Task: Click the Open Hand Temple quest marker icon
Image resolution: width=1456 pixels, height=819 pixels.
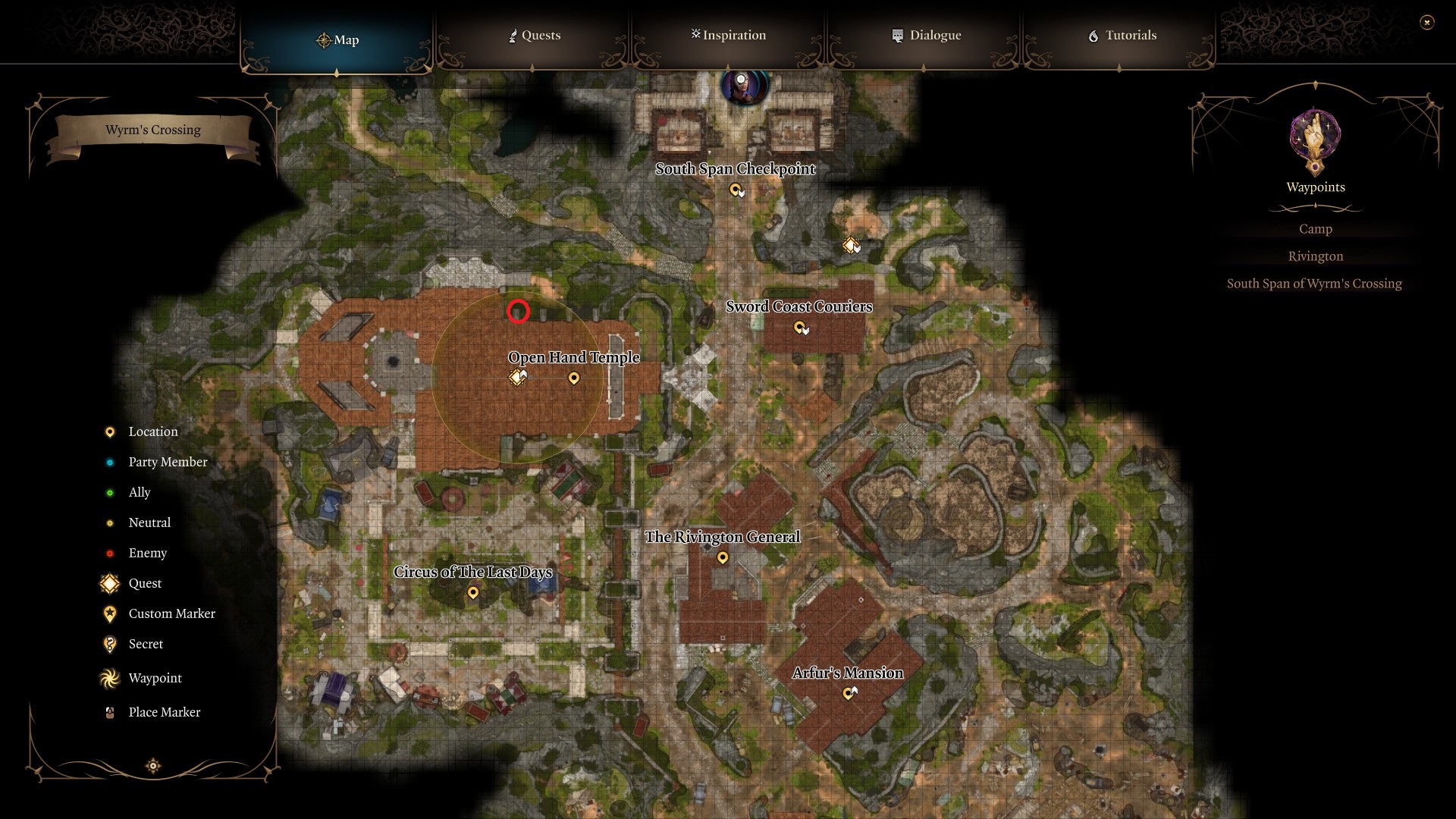Action: tap(517, 377)
